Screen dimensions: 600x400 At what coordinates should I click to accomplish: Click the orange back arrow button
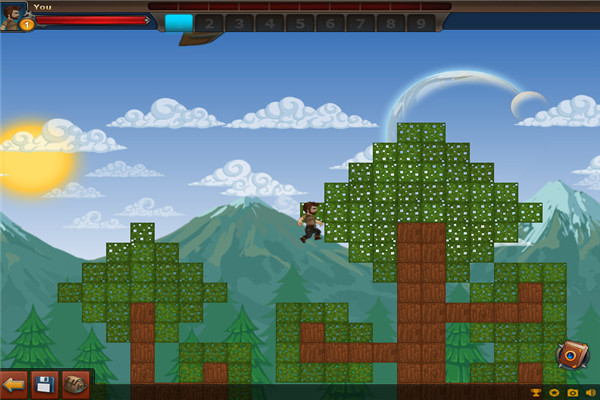(14, 384)
